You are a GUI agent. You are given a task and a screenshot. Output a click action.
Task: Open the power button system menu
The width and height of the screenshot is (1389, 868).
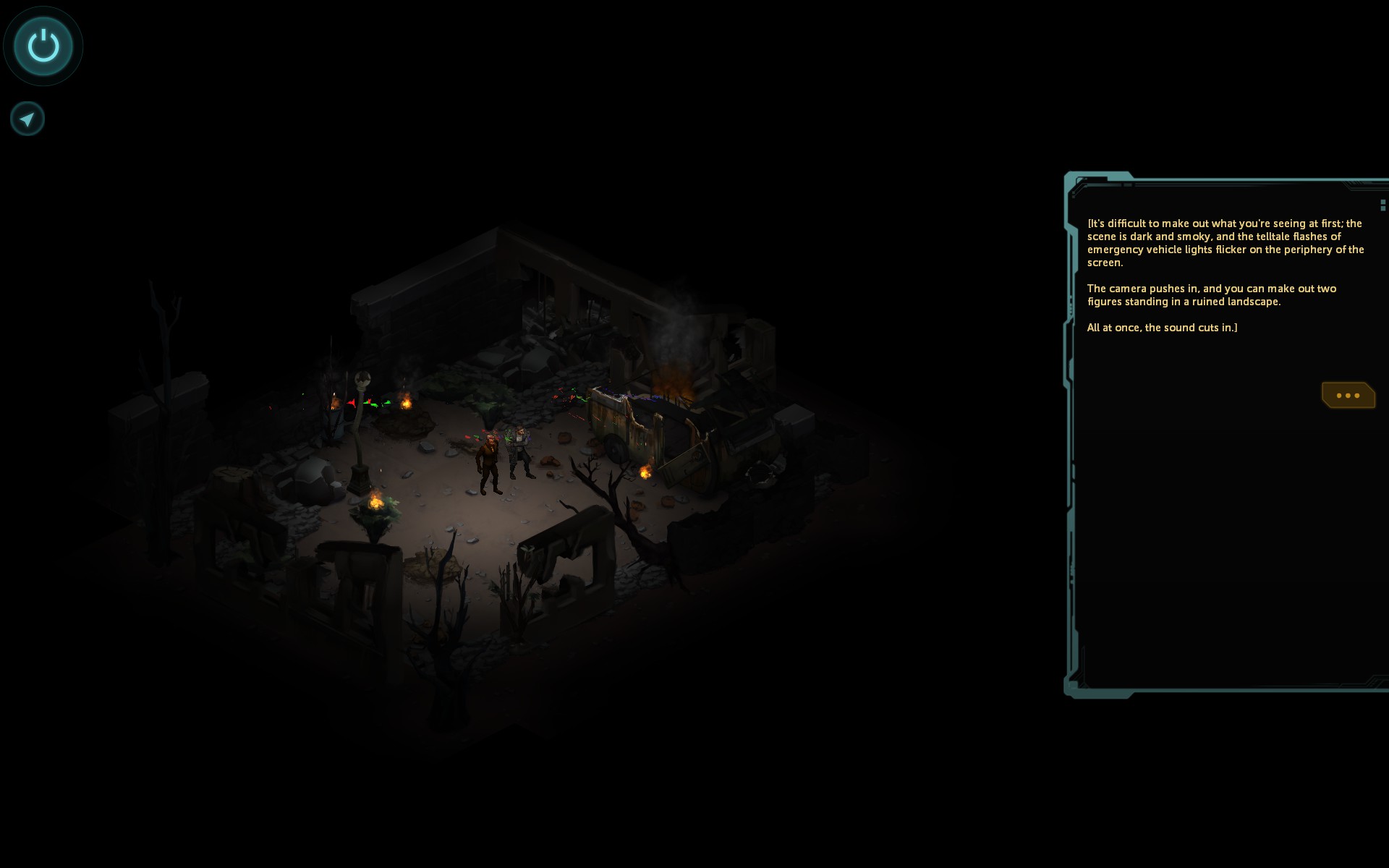pos(43,46)
